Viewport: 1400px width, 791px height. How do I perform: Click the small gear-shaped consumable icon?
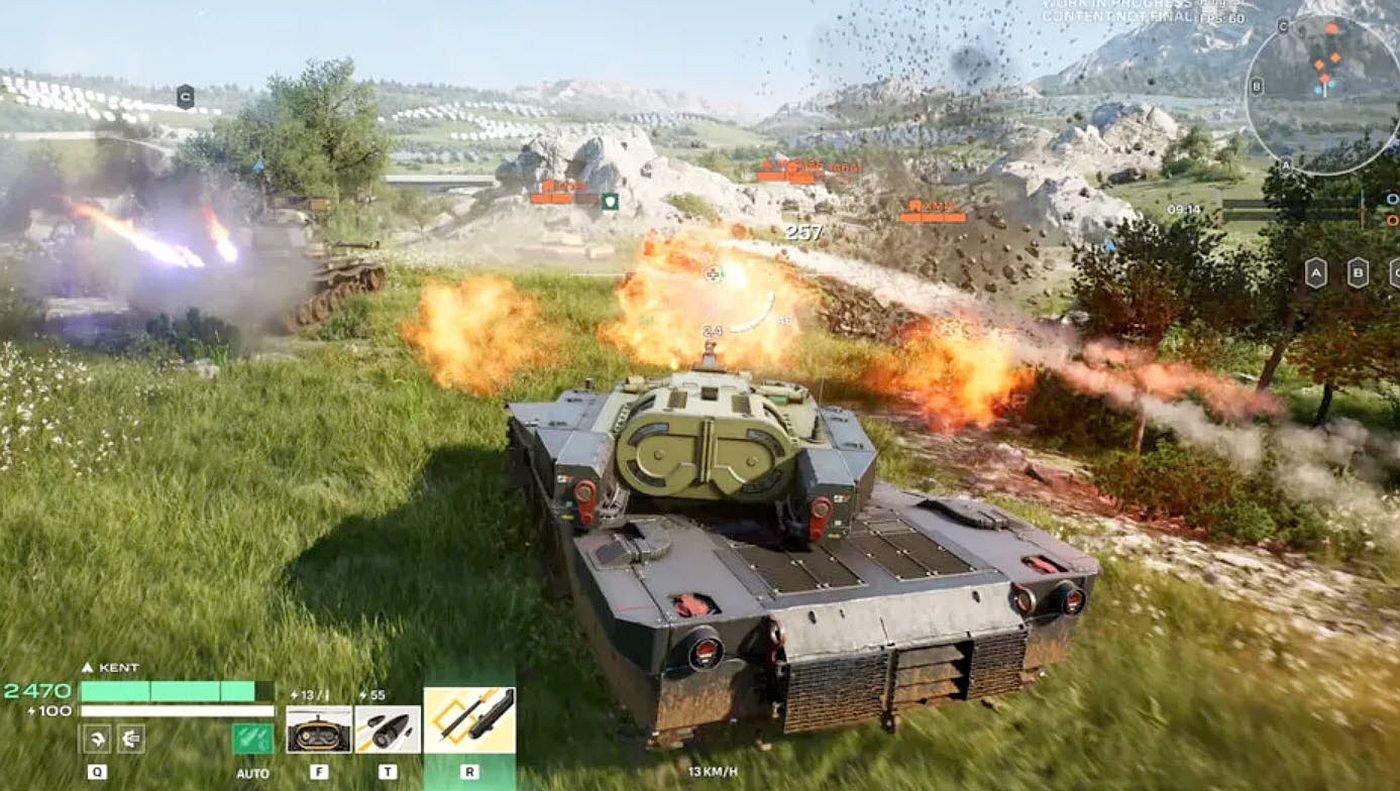[x=131, y=739]
